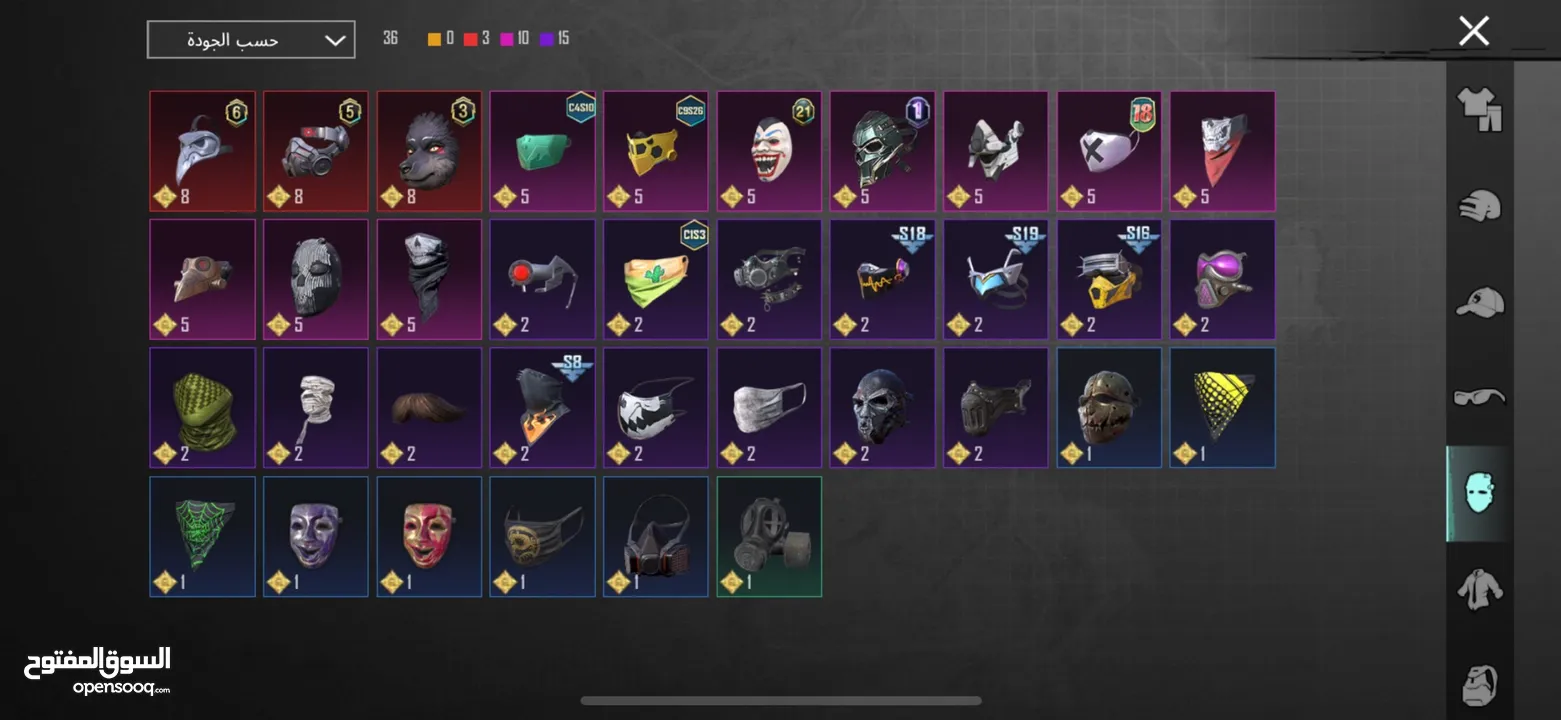
Task: Close the inventory screen with the X
Action: [1473, 32]
